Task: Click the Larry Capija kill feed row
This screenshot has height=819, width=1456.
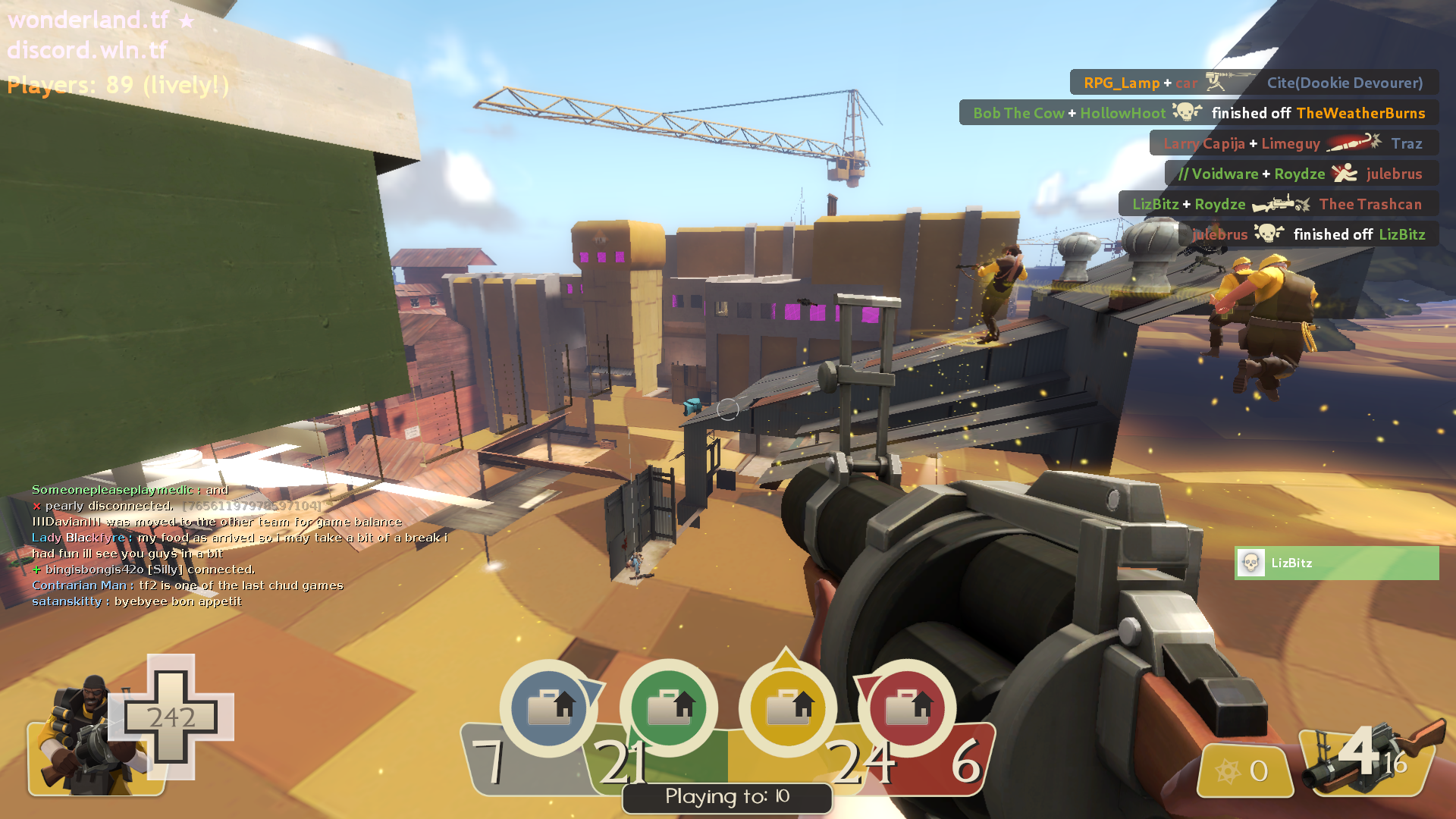Action: 1293,143
